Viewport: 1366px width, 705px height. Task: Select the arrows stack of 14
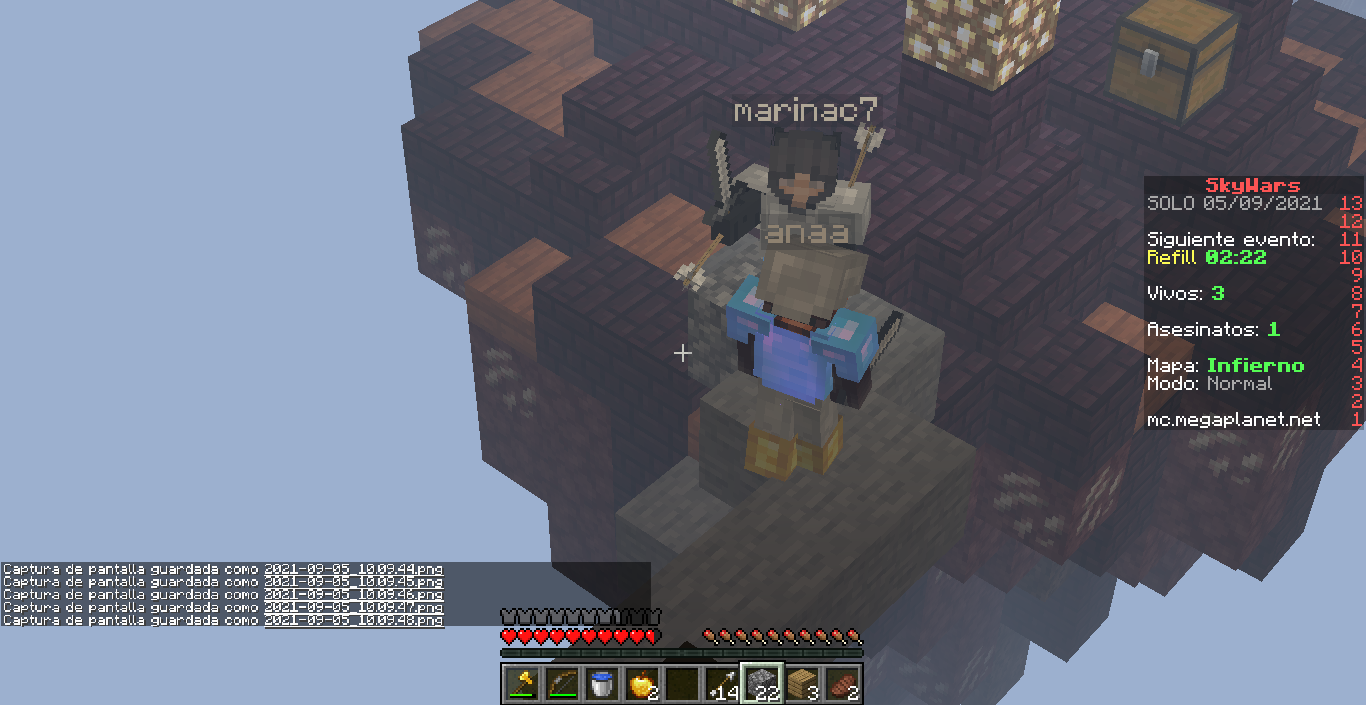pos(721,684)
